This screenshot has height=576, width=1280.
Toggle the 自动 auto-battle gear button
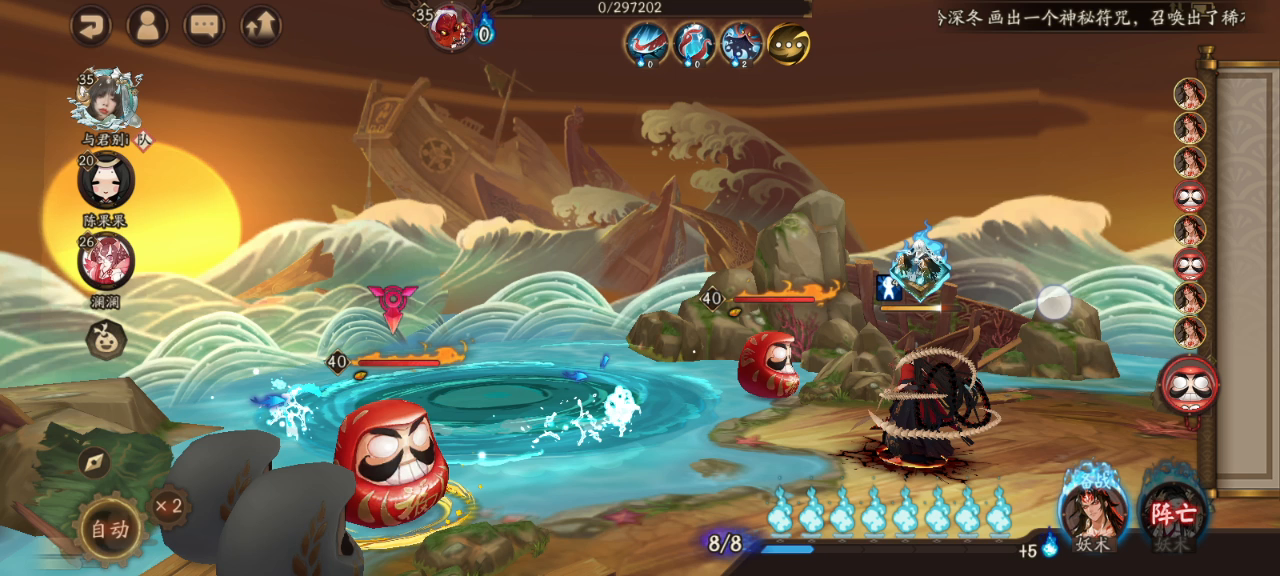point(110,530)
